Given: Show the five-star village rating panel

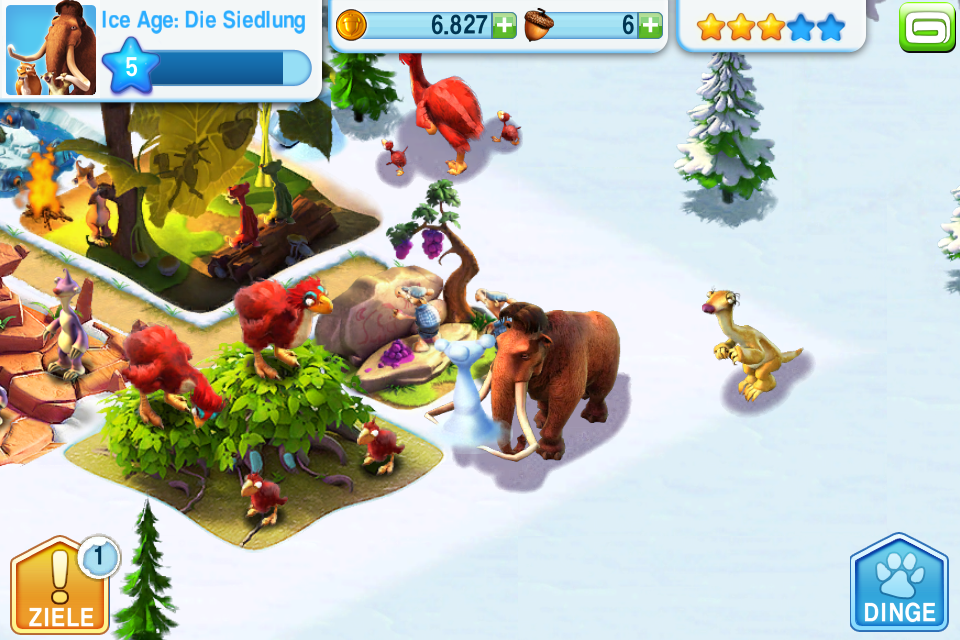Looking at the screenshot, I should (x=770, y=27).
